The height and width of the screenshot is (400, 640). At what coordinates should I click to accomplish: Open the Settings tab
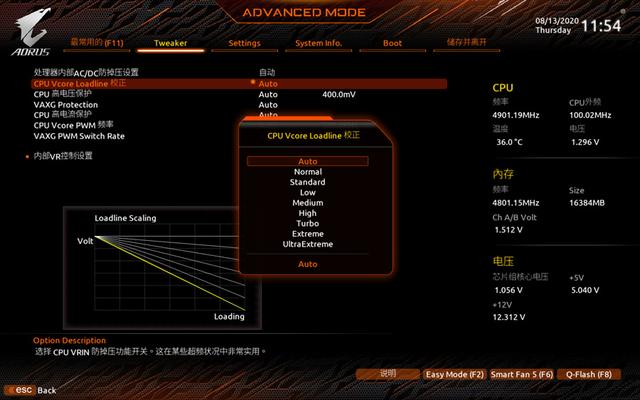[x=244, y=43]
